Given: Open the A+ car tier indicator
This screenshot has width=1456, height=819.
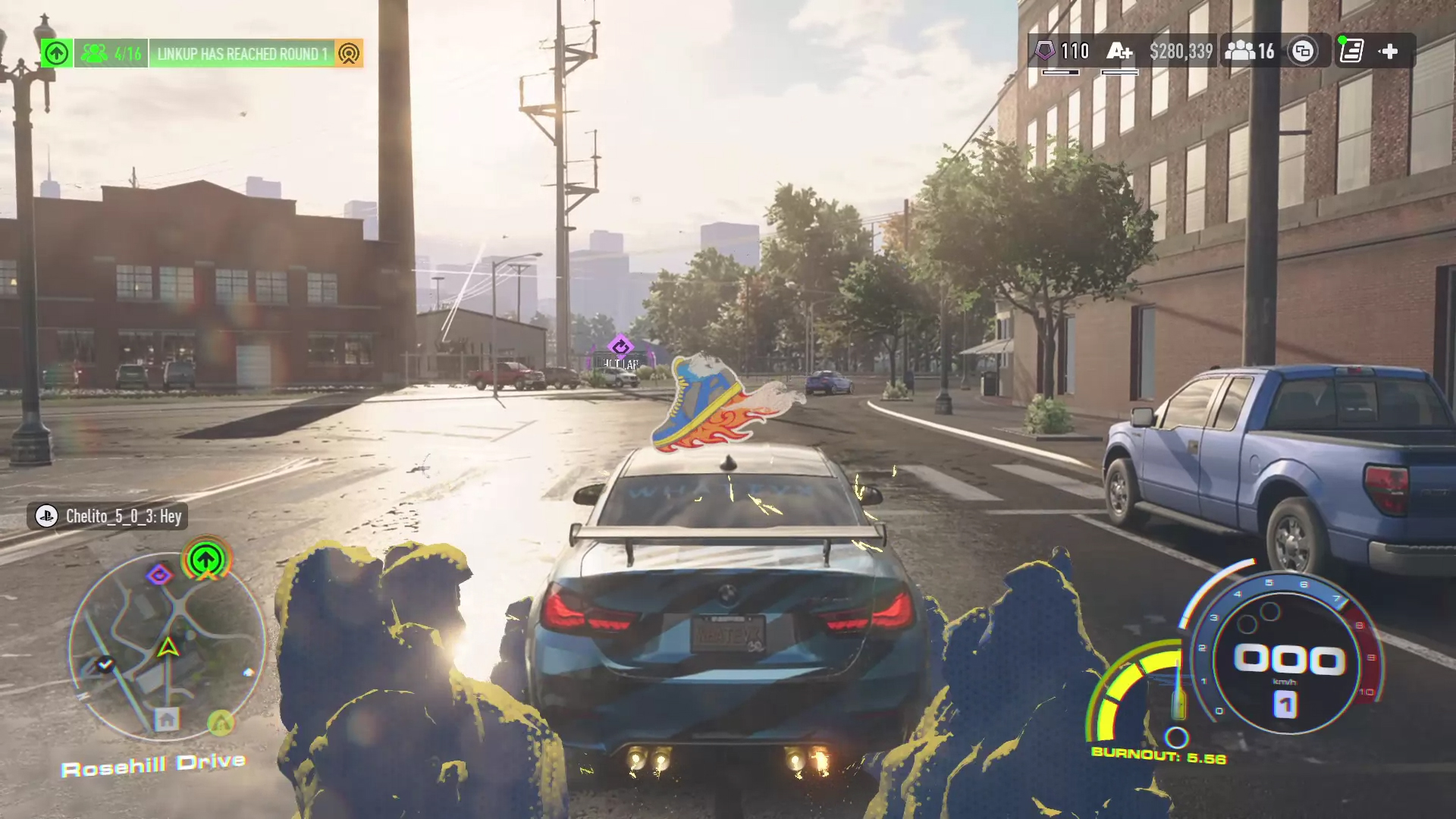Looking at the screenshot, I should point(1119,52).
